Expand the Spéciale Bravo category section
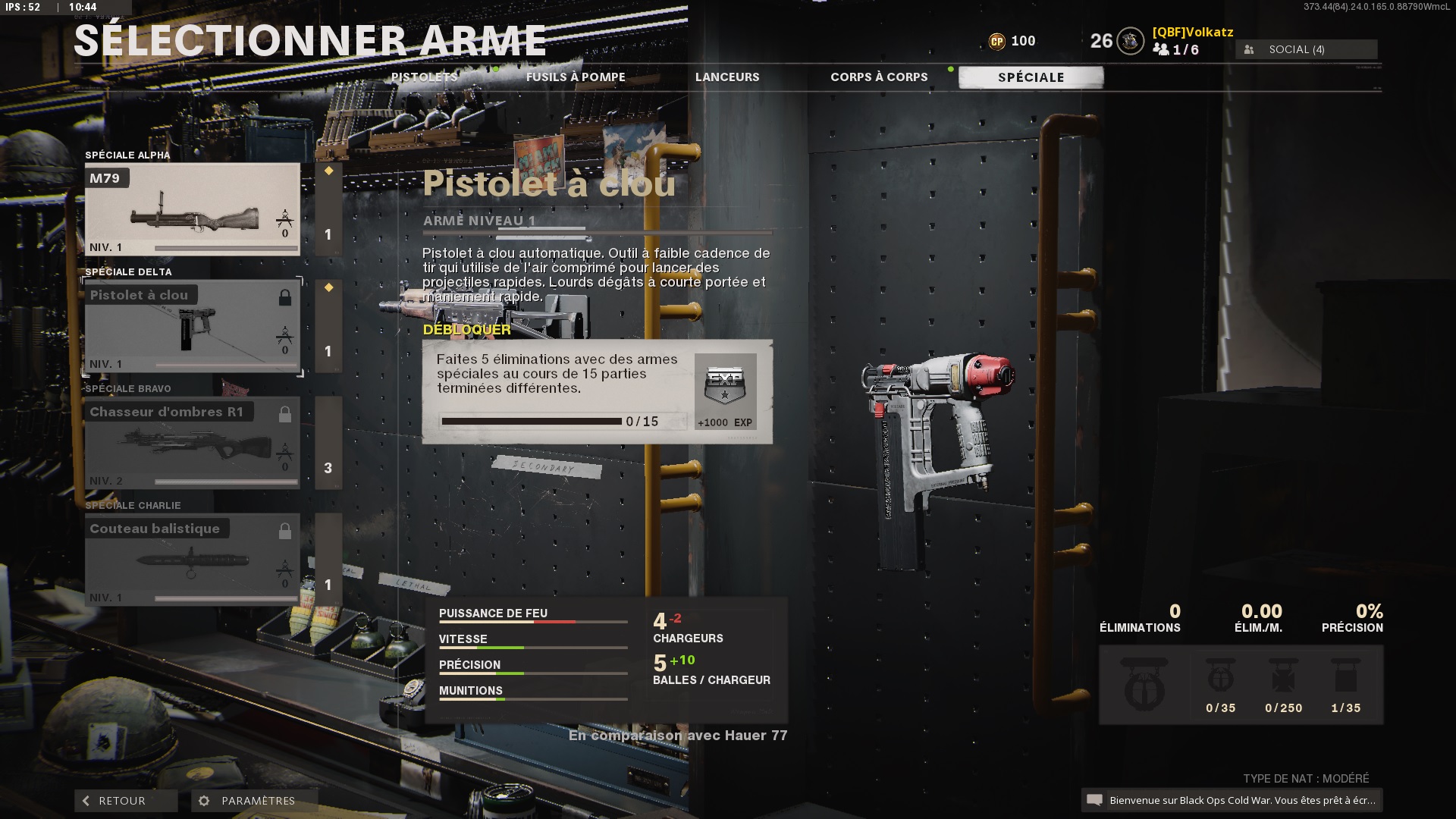Viewport: 1456px width, 819px height. click(x=127, y=388)
